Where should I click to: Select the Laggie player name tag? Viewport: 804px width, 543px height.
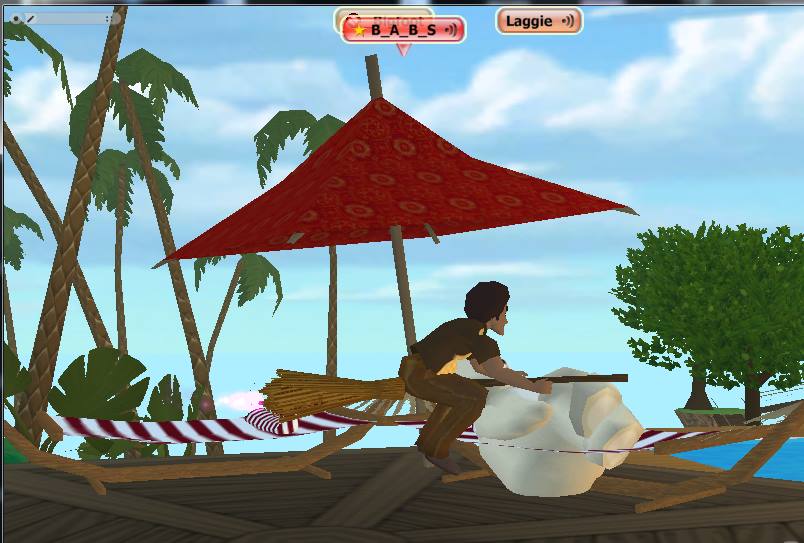coord(538,21)
